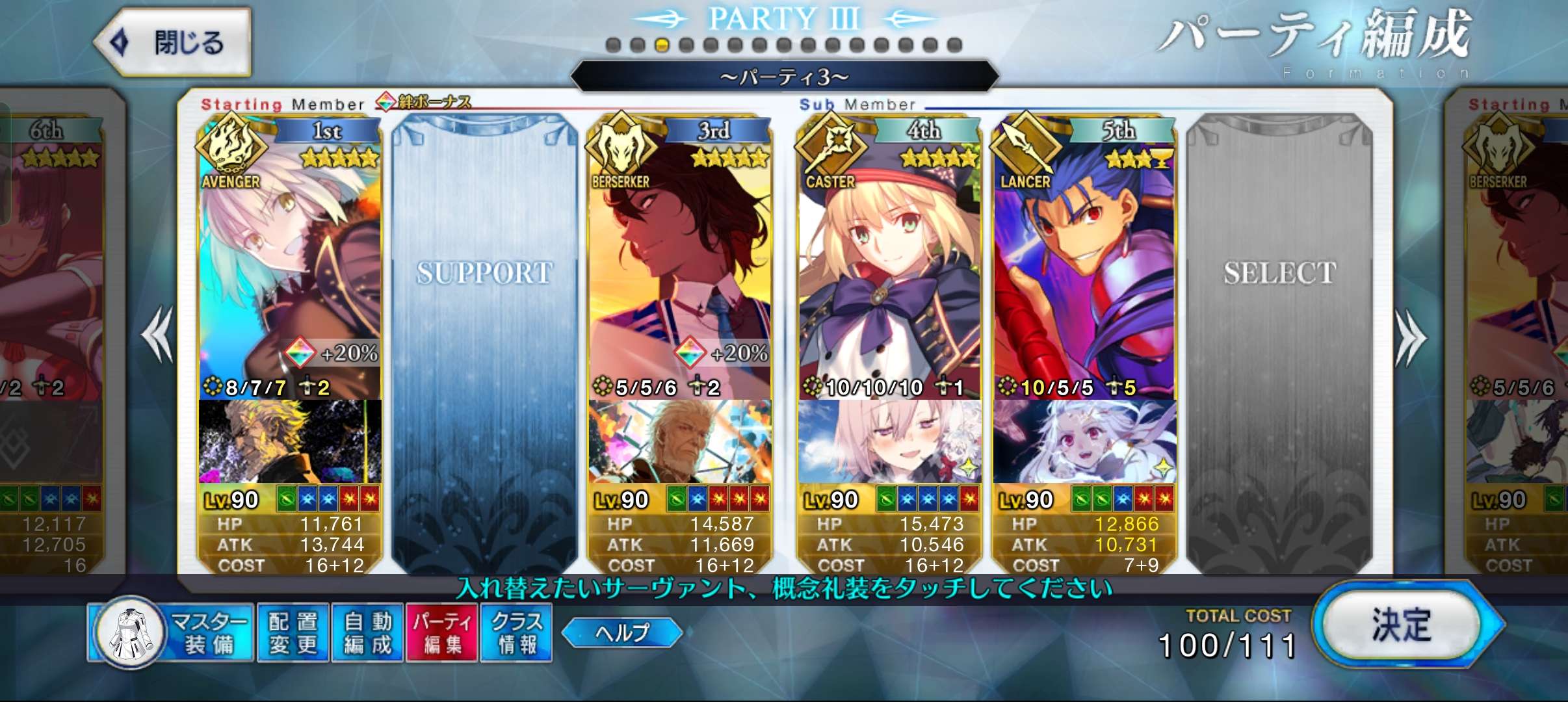Screen dimensions: 1568x702
Task: Choose 自動編成 auto formation
Action: [x=368, y=633]
